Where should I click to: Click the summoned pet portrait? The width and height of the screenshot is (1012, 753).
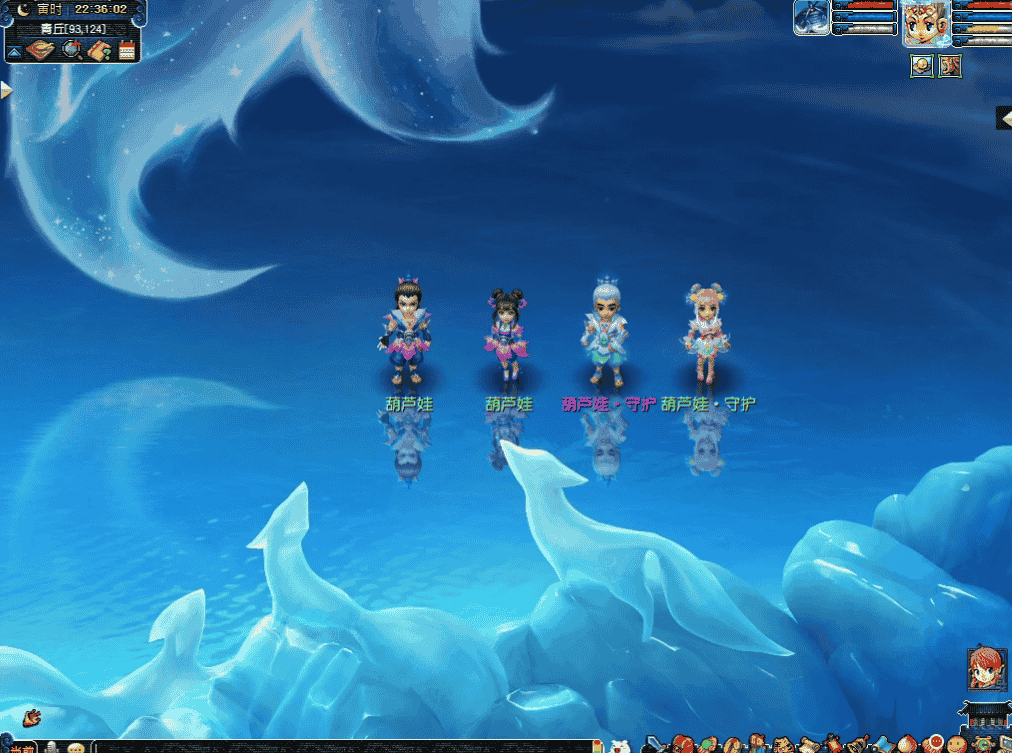click(811, 18)
